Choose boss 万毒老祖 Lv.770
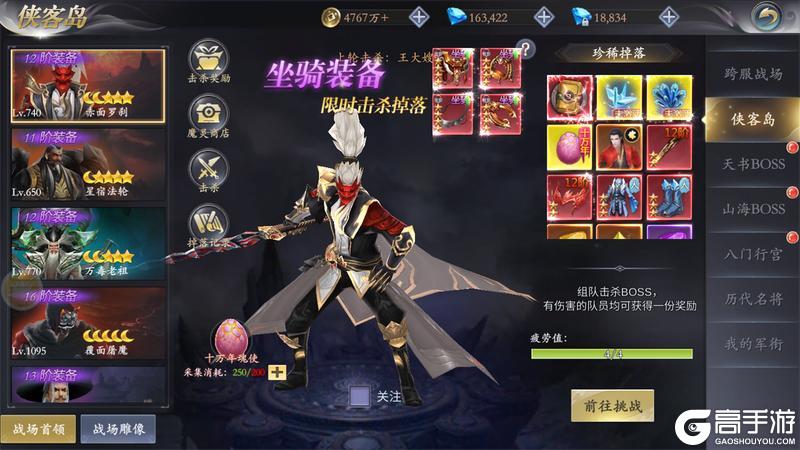This screenshot has width=800, height=450. (87, 243)
